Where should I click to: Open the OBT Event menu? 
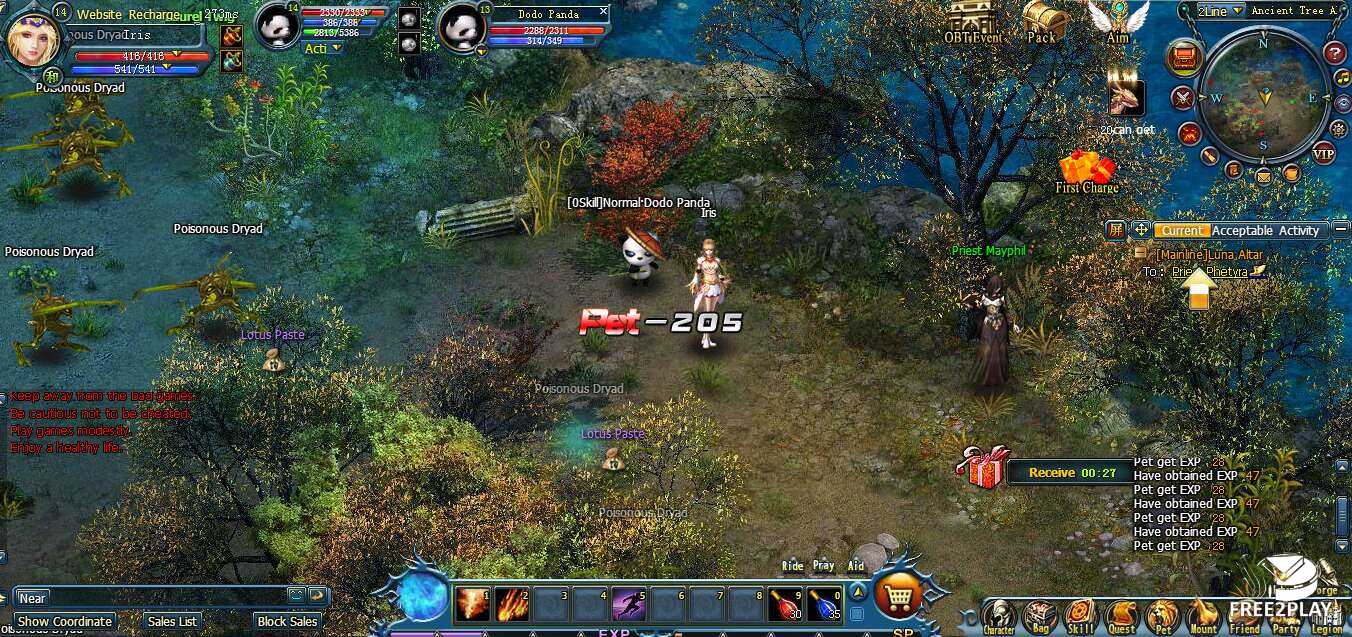[x=972, y=23]
